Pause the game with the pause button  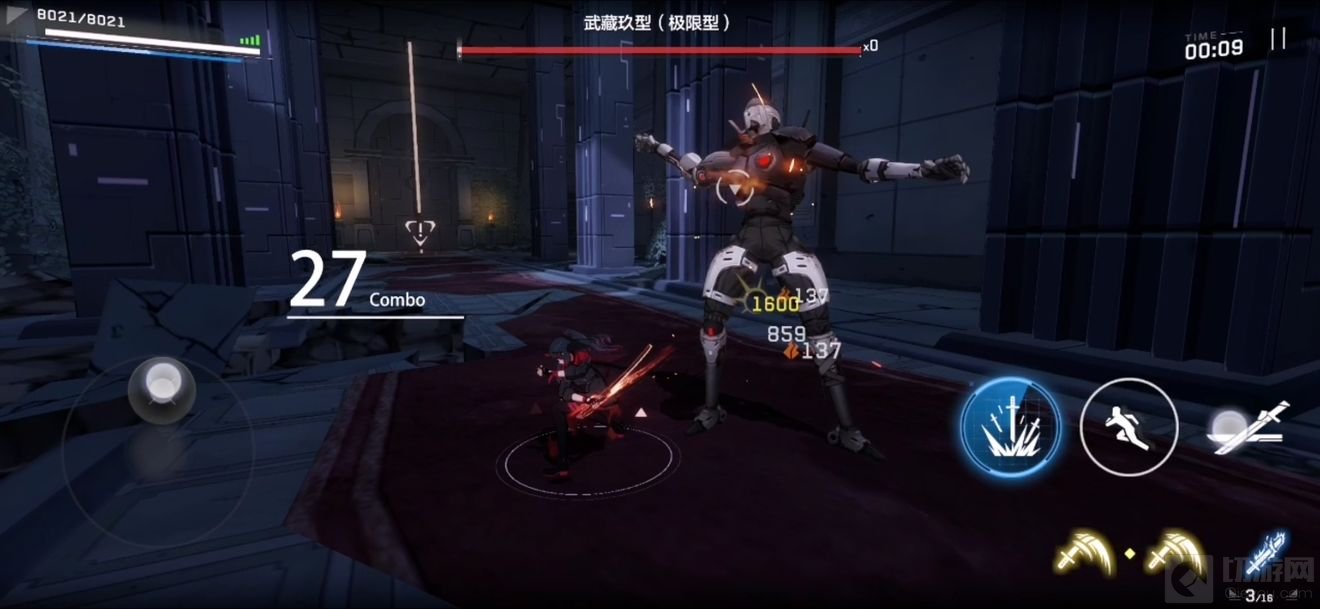1278,39
